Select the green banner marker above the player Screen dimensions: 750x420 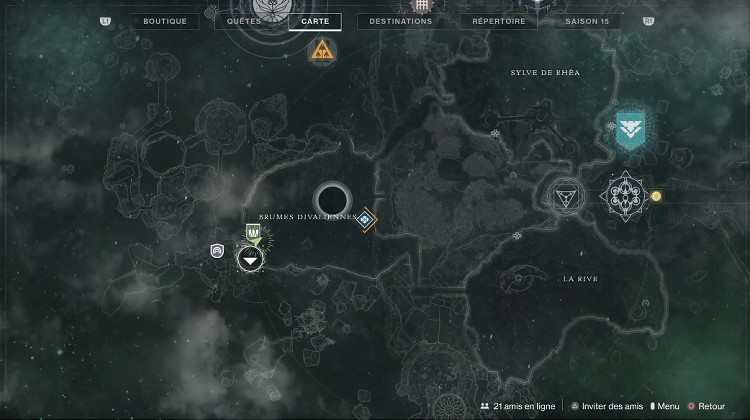[254, 234]
